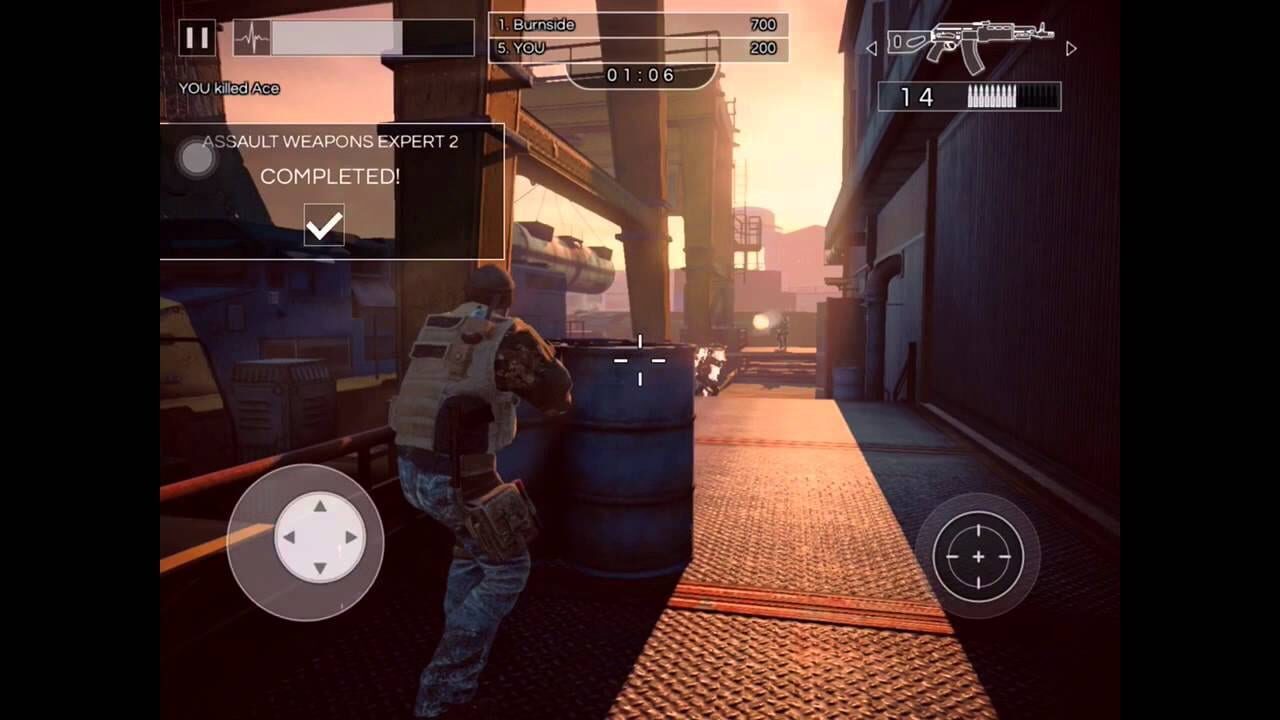The width and height of the screenshot is (1280, 720).
Task: Tap the checkmark on the completed challenge
Action: [322, 225]
